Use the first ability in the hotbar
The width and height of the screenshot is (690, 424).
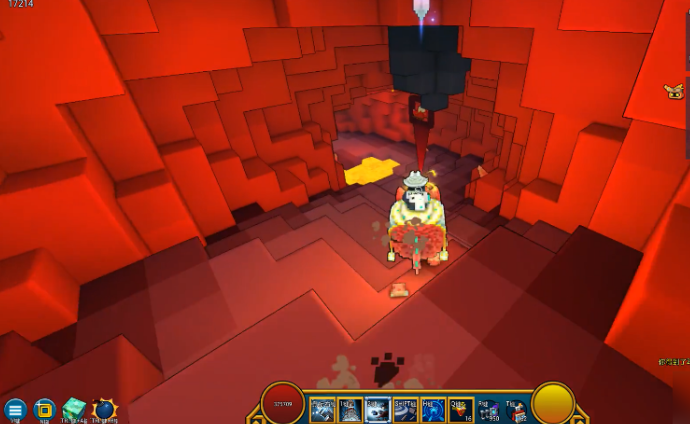tap(322, 409)
